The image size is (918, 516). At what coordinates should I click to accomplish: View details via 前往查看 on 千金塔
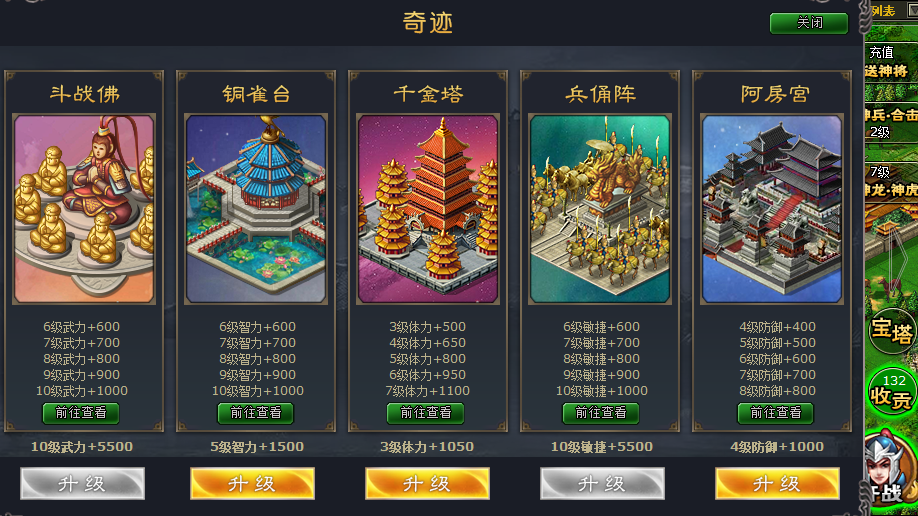coord(425,412)
